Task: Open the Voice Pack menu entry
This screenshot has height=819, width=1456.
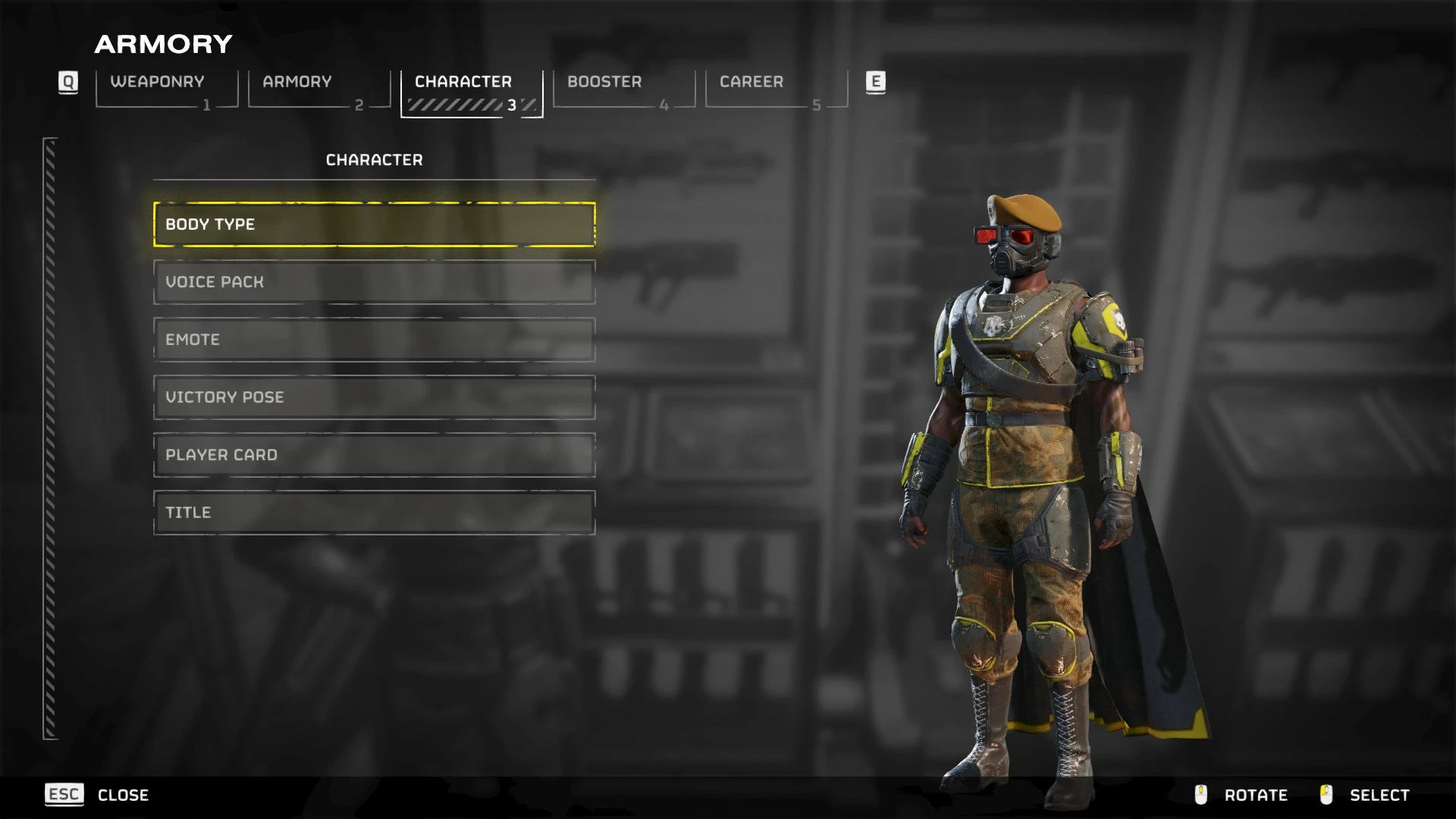Action: point(374,282)
